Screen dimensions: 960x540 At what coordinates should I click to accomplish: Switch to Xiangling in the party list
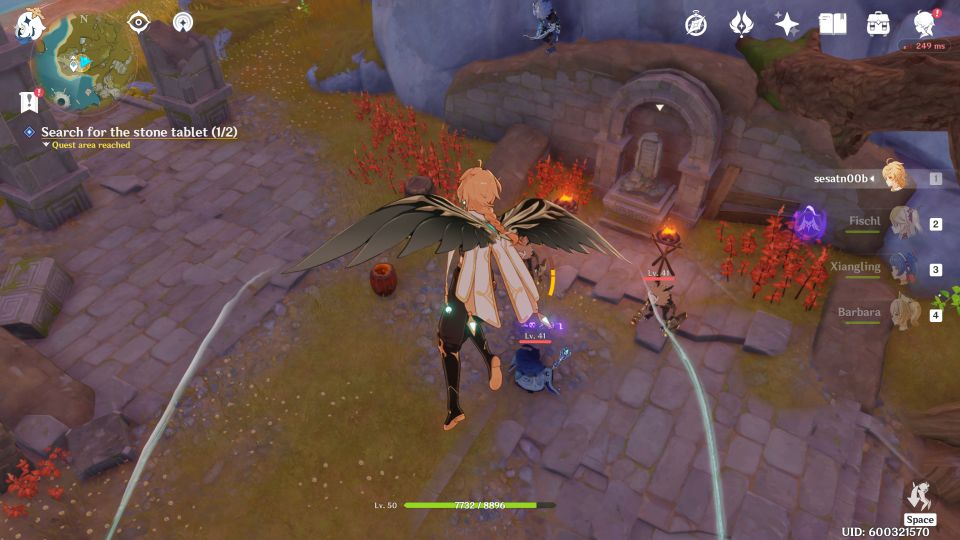[x=905, y=267]
